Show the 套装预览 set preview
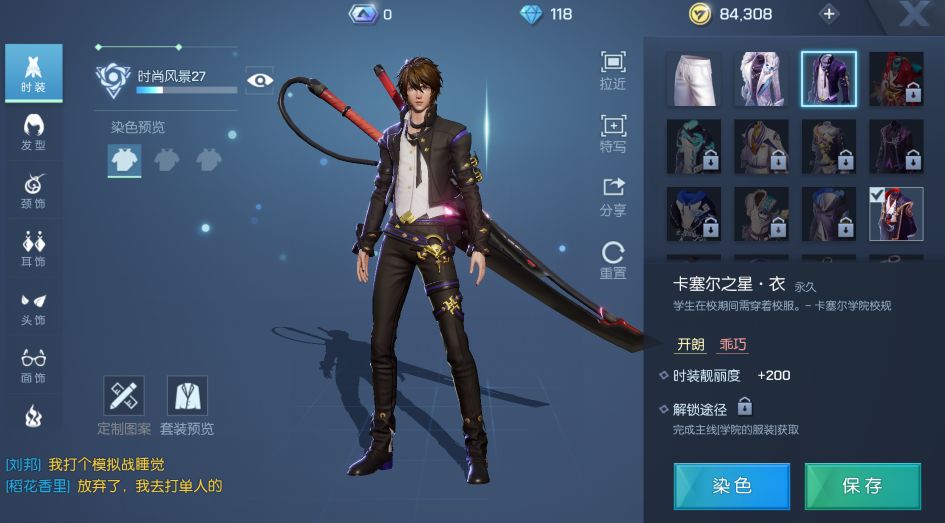The image size is (945, 523). [187, 405]
